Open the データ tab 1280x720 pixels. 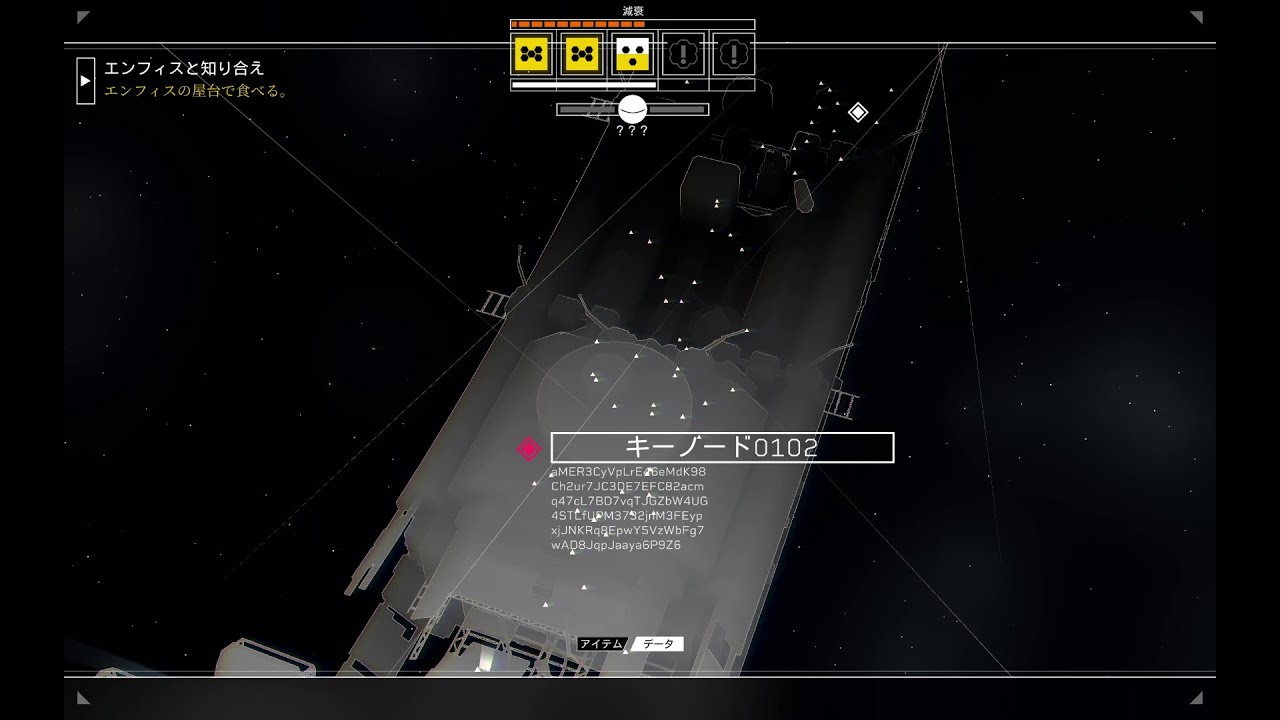658,644
